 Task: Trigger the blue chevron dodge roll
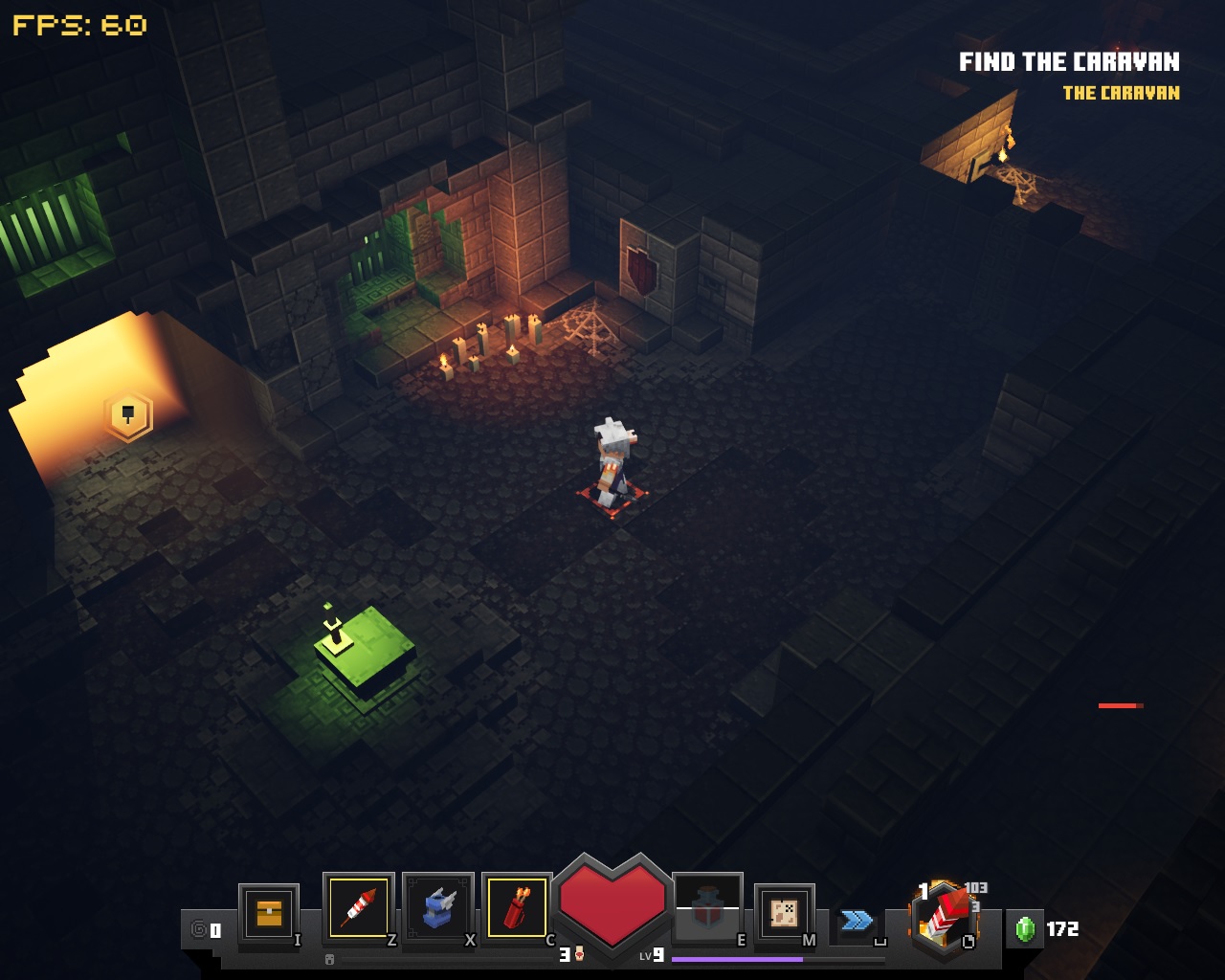[x=857, y=921]
